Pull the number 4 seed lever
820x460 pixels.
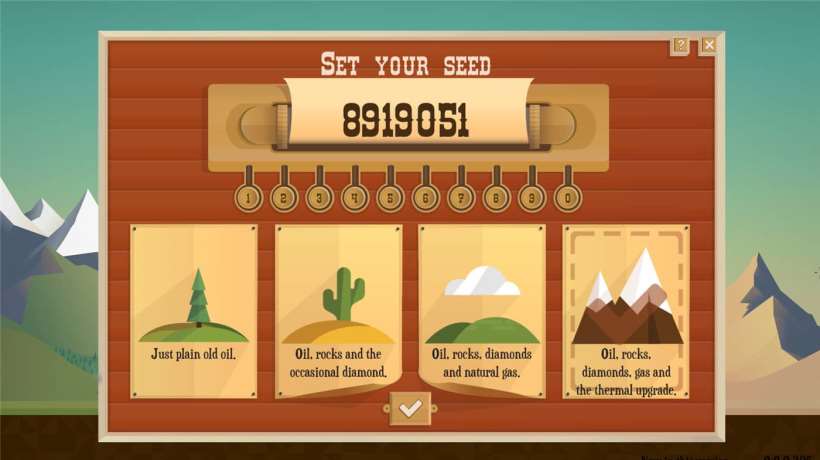pos(355,197)
